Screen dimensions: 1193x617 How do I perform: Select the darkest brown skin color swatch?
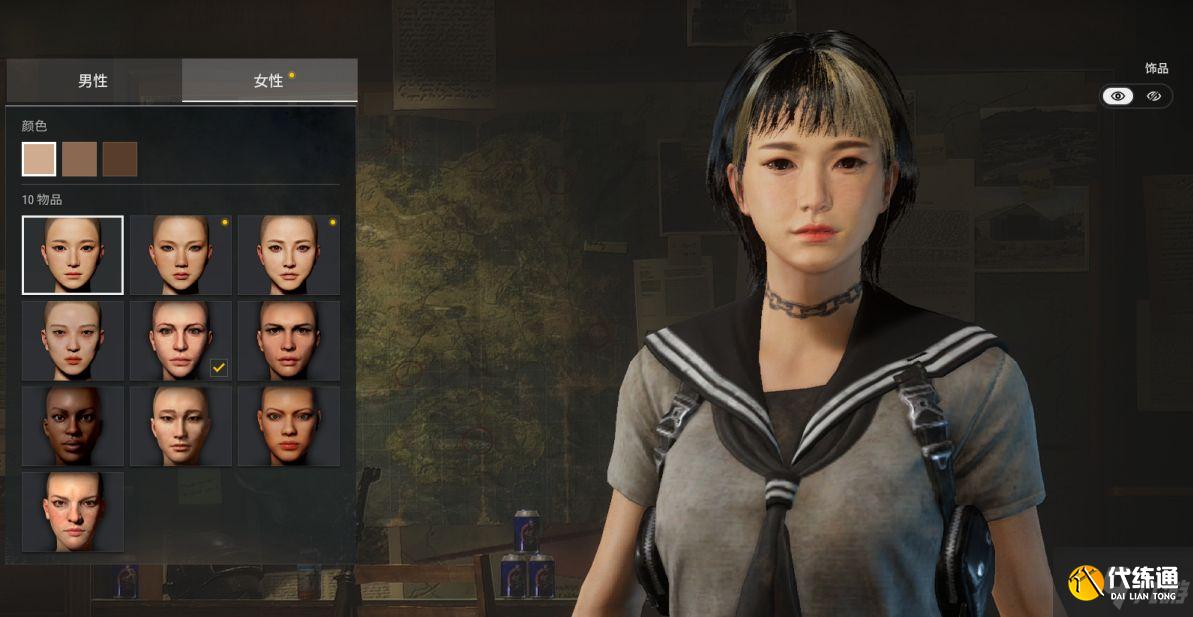(x=120, y=159)
